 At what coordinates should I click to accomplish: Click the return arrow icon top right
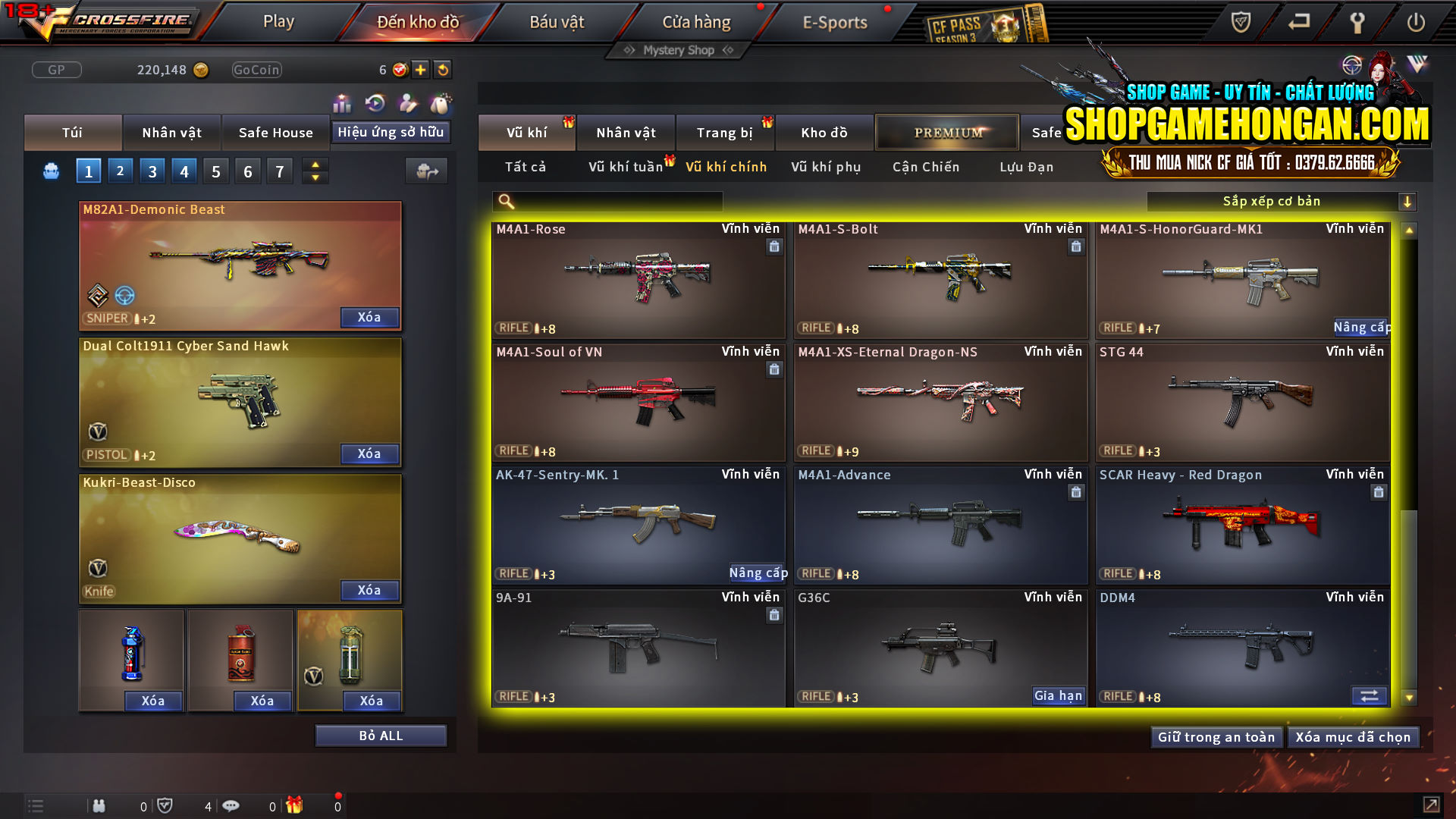(x=1298, y=23)
